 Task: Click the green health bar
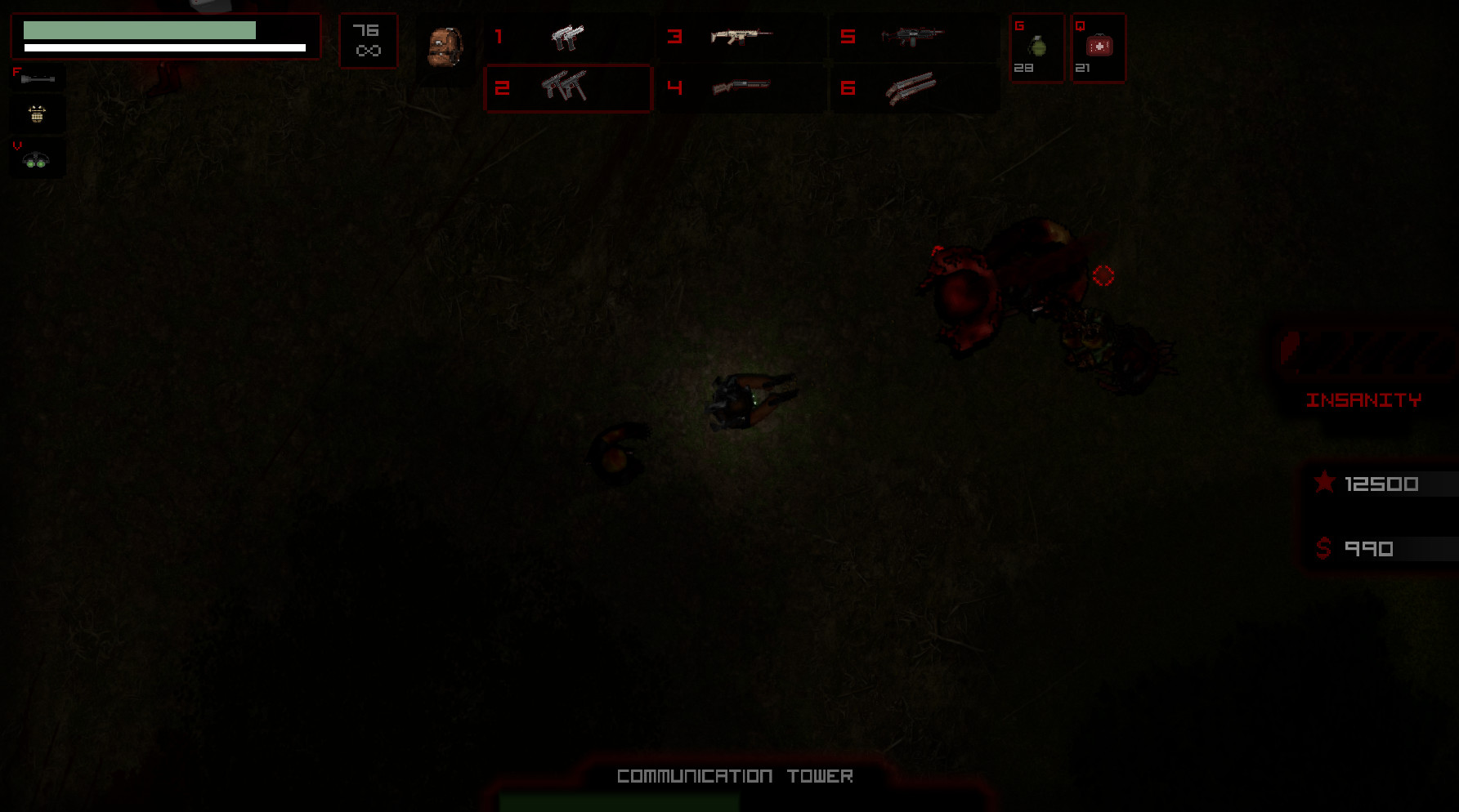(x=139, y=29)
